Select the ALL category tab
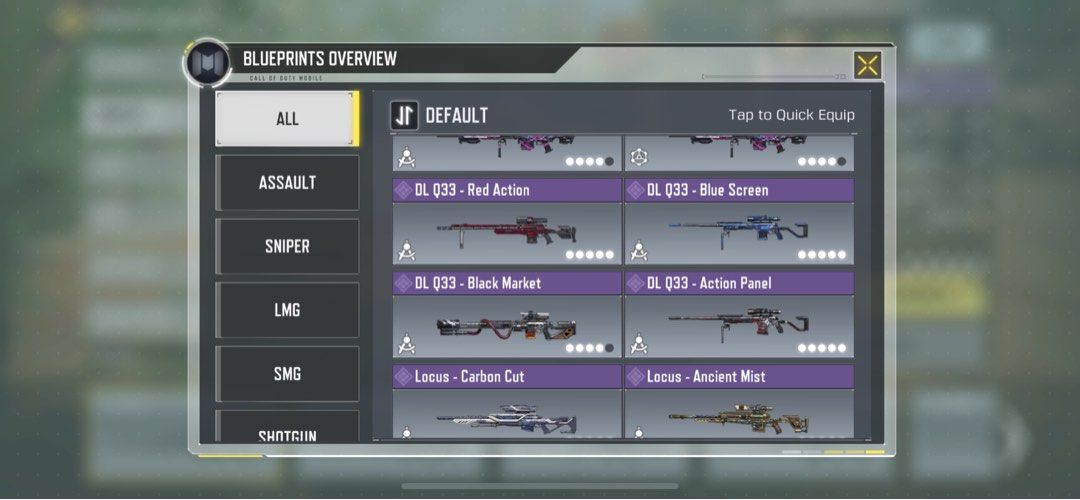1080x500 pixels. [x=287, y=119]
